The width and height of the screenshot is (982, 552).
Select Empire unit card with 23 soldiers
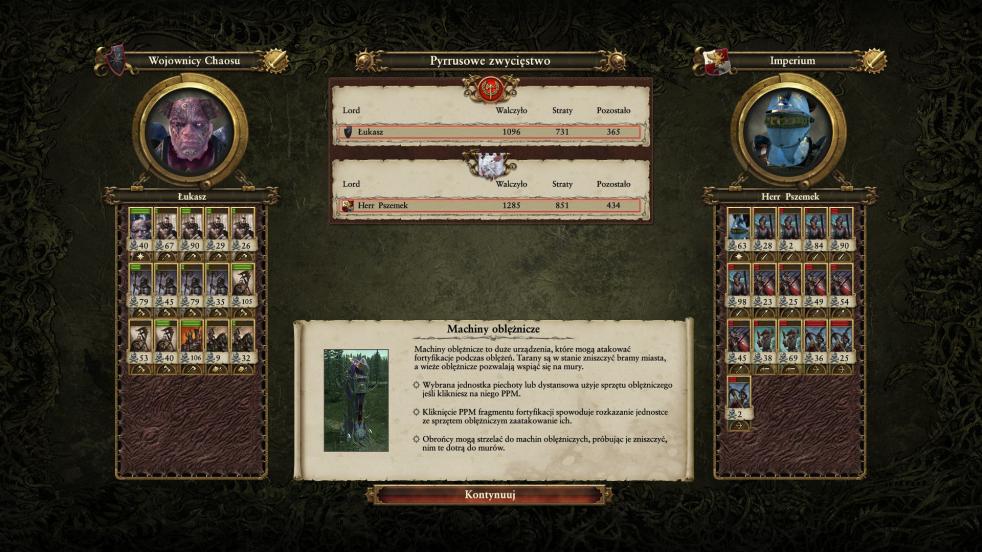click(765, 286)
